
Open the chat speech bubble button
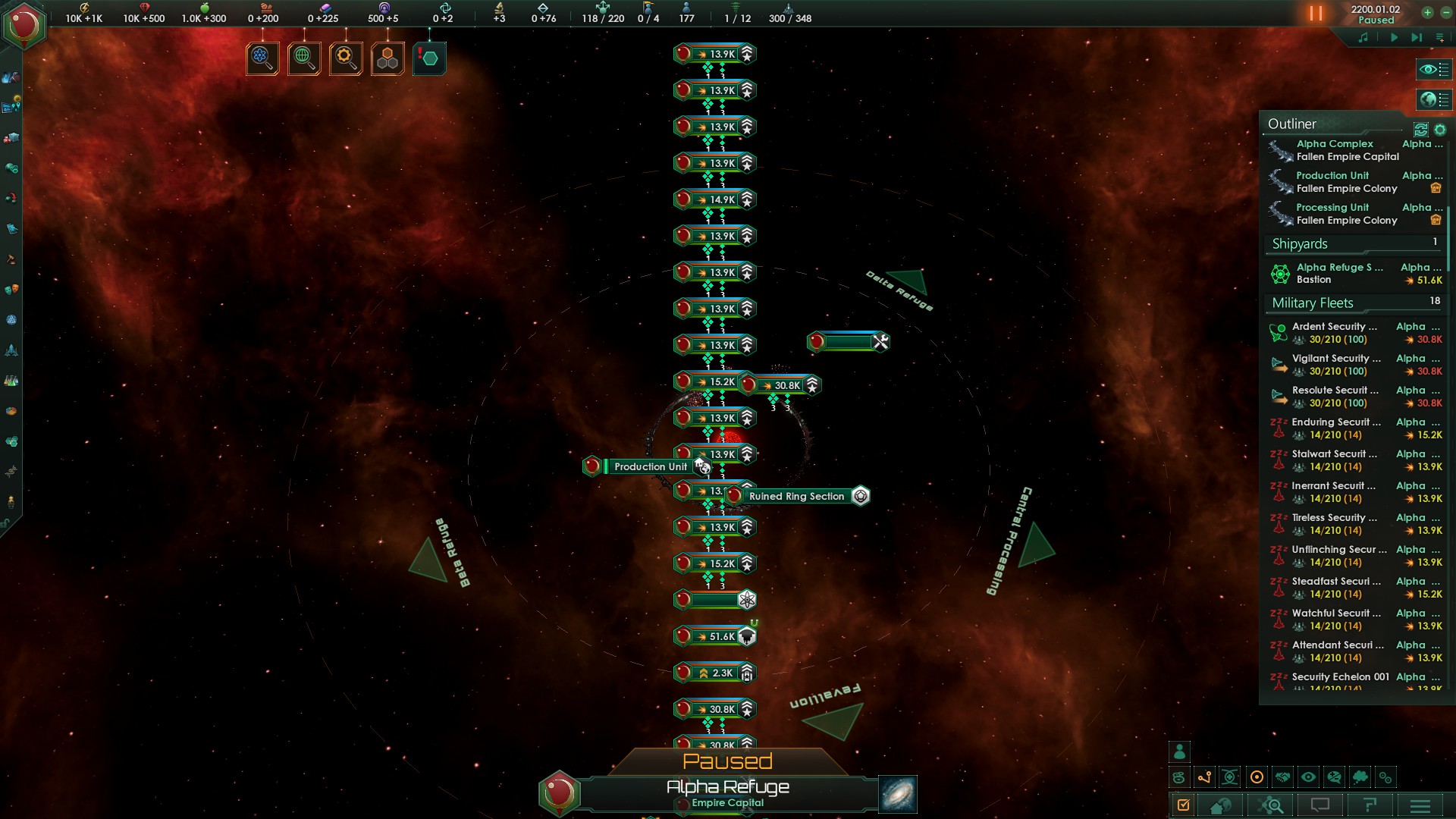(x=1320, y=805)
